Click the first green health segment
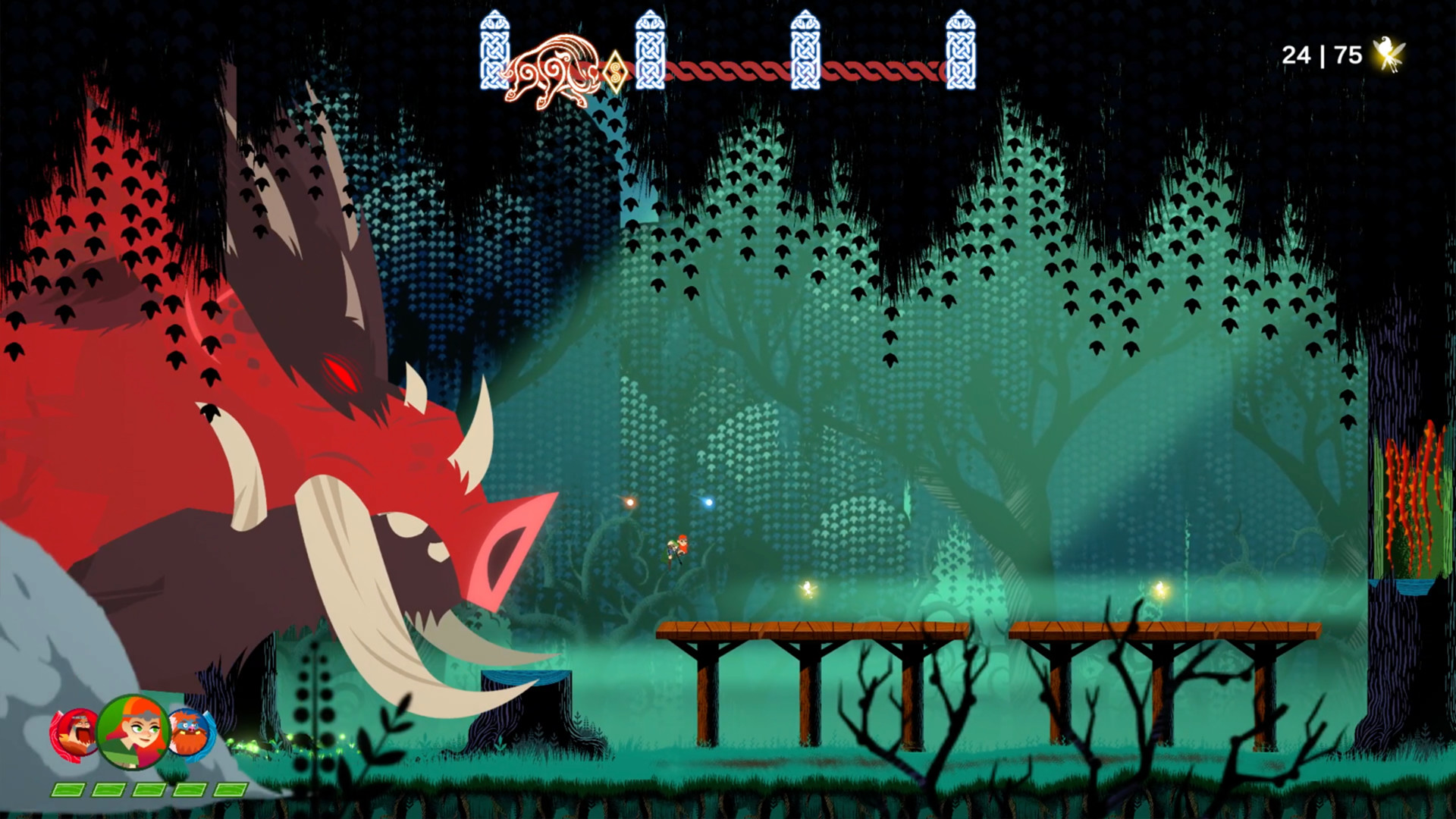 [67, 789]
